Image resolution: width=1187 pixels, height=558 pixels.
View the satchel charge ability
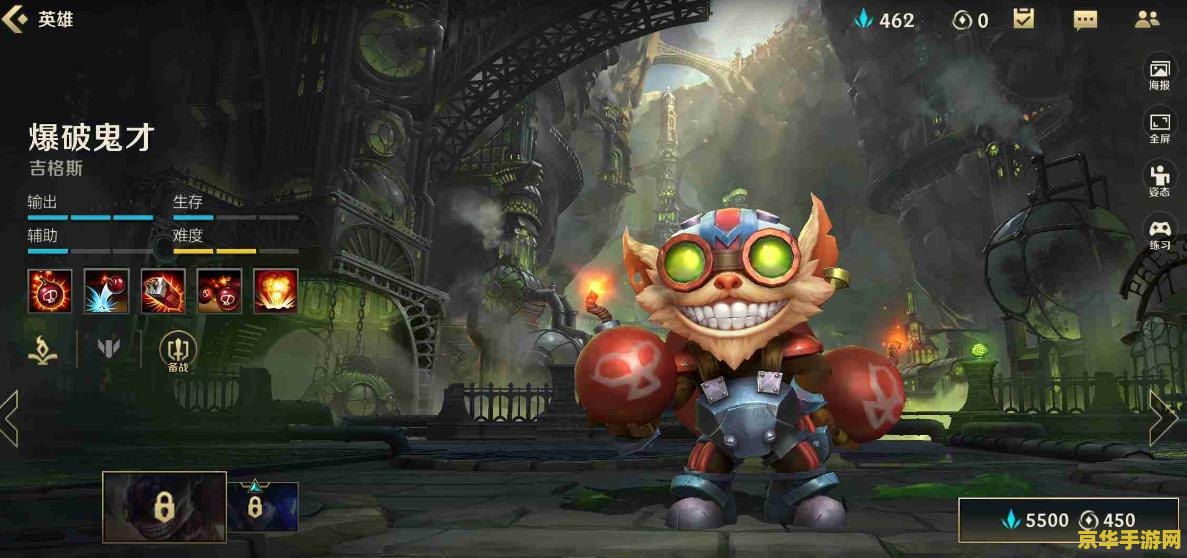162,289
